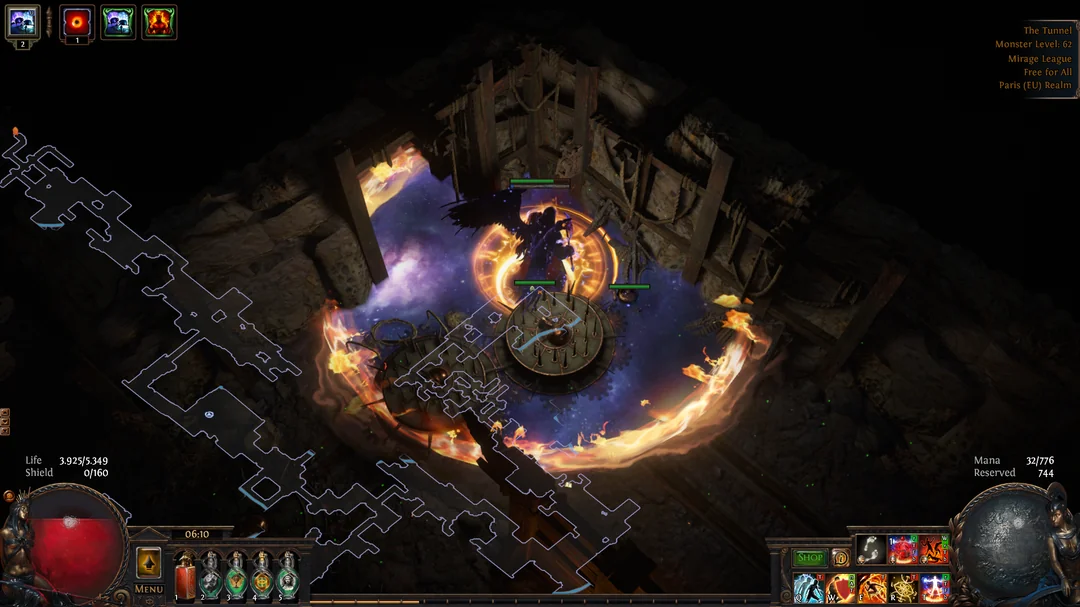Open the green Shop button
The width and height of the screenshot is (1080, 607).
(809, 558)
